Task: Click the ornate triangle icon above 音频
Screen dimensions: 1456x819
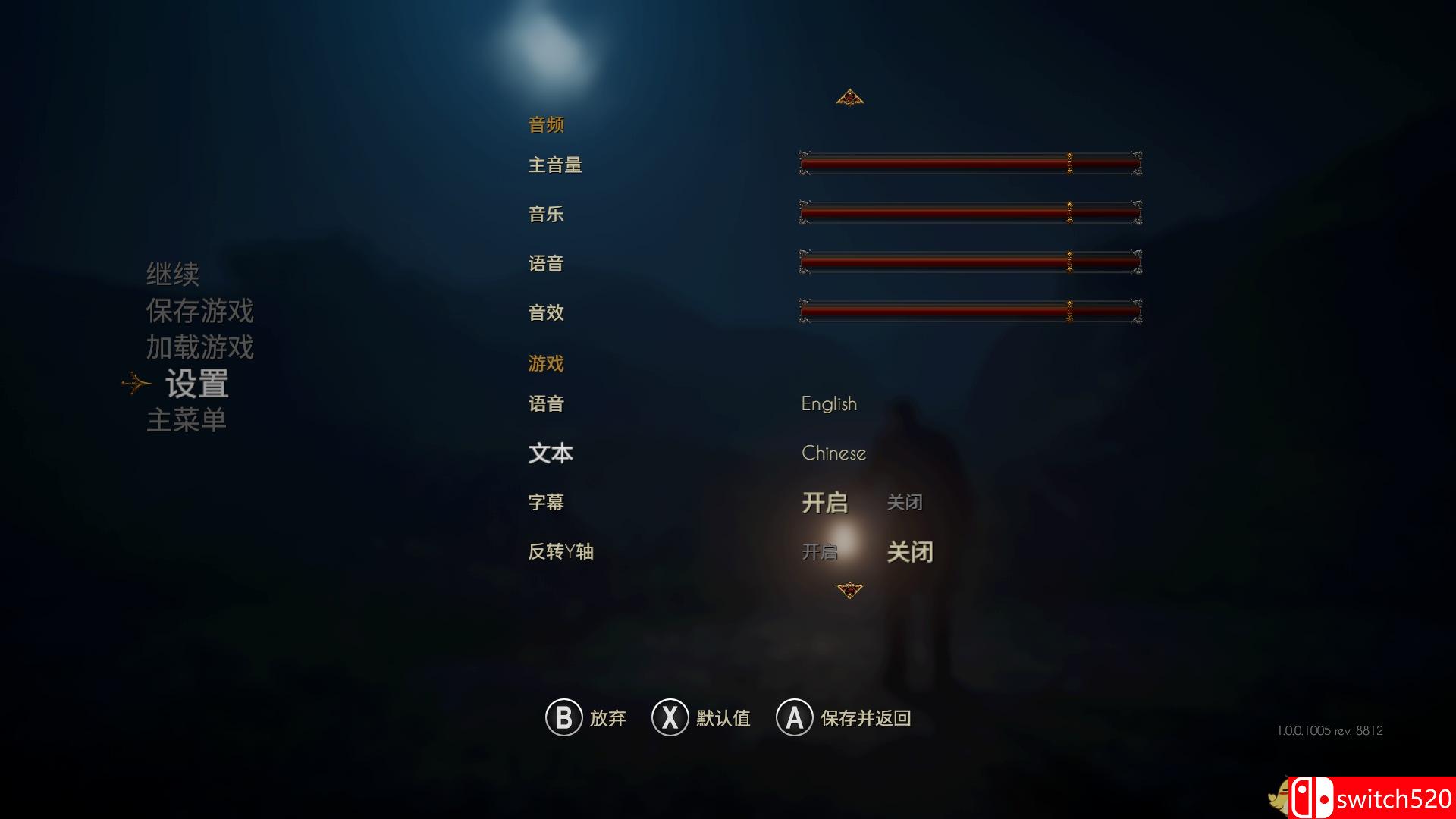Action: point(851,96)
